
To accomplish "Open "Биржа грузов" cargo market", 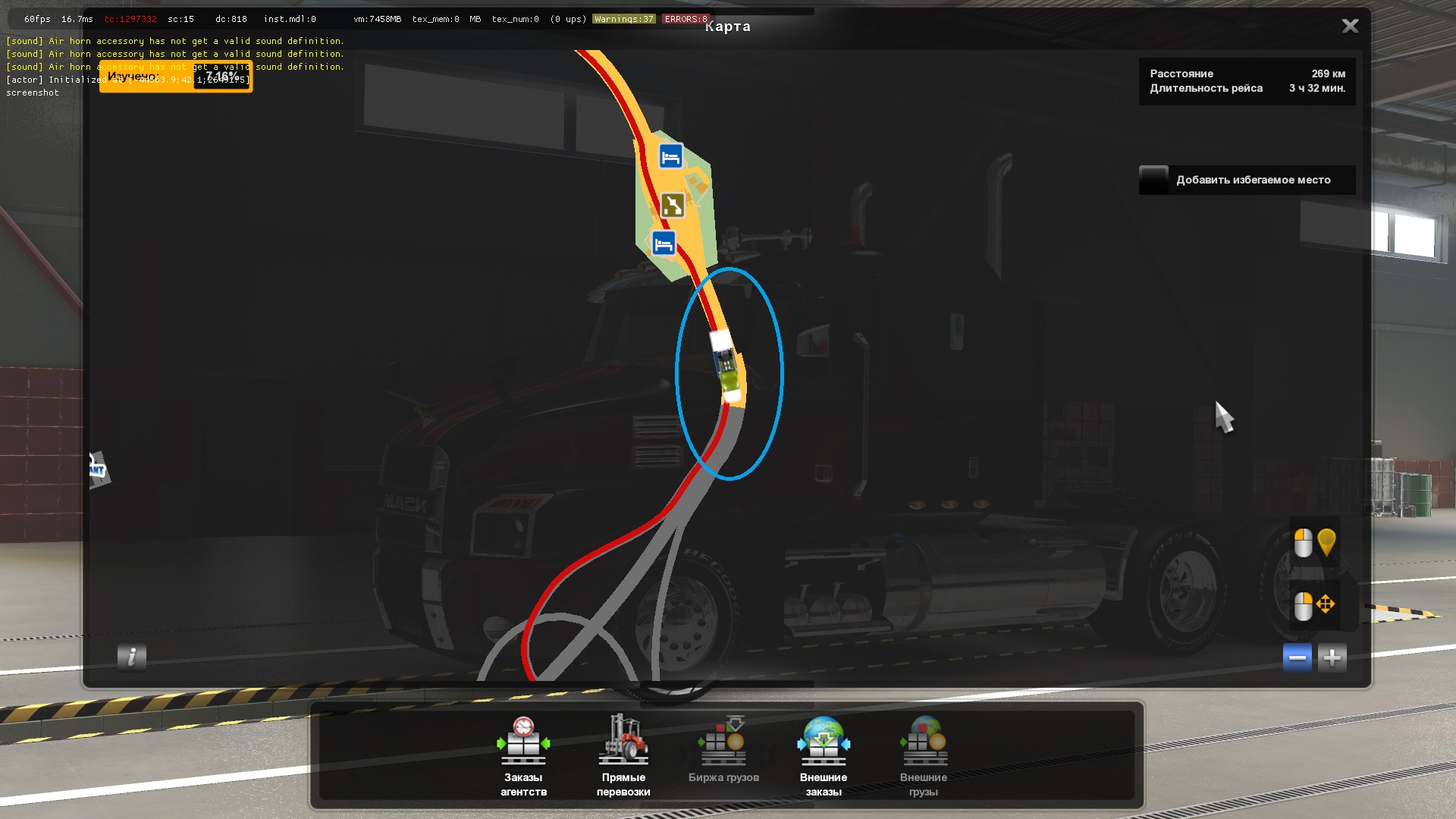I will [x=723, y=755].
